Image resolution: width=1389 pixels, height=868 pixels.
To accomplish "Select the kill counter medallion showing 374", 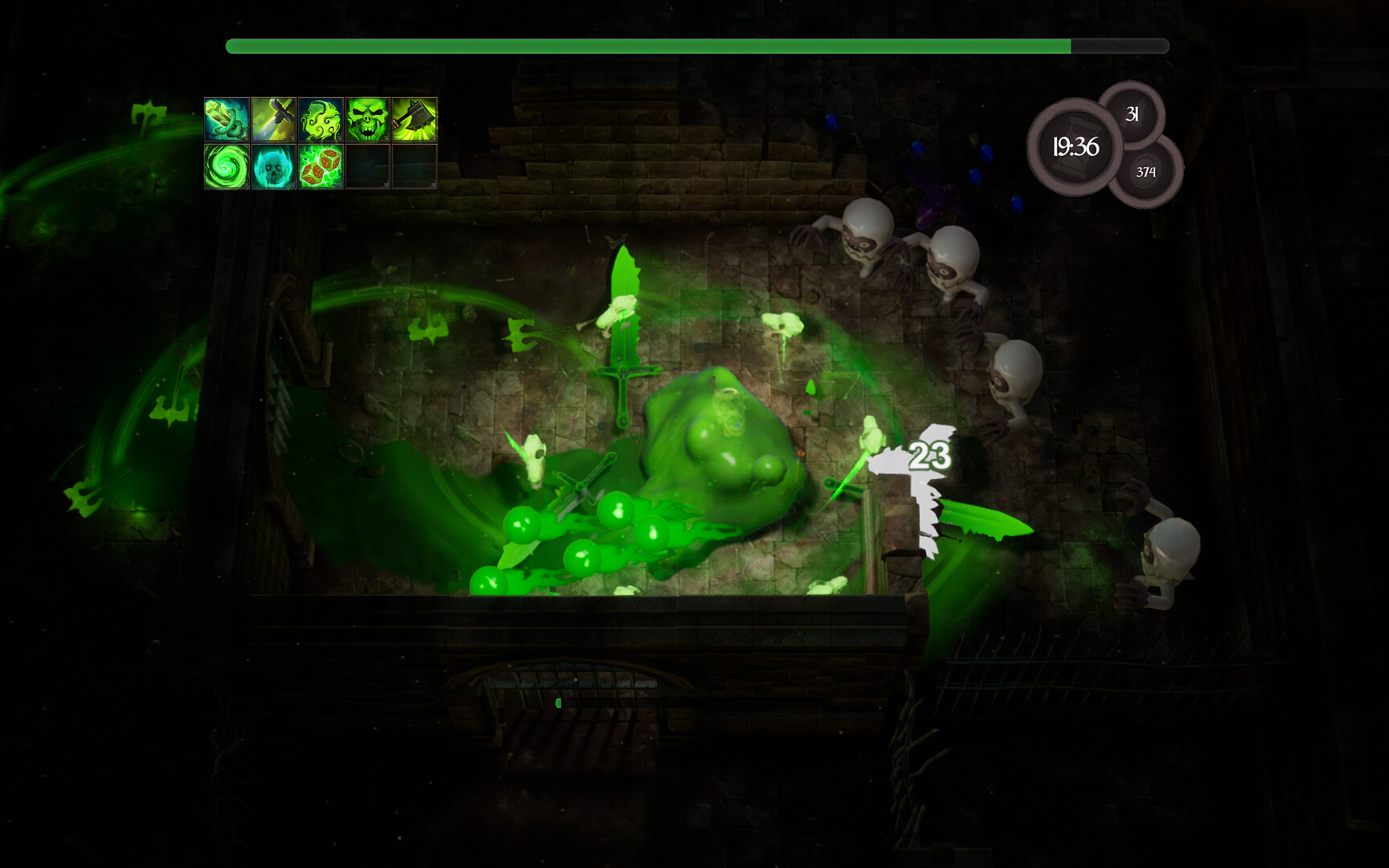I will click(x=1148, y=170).
